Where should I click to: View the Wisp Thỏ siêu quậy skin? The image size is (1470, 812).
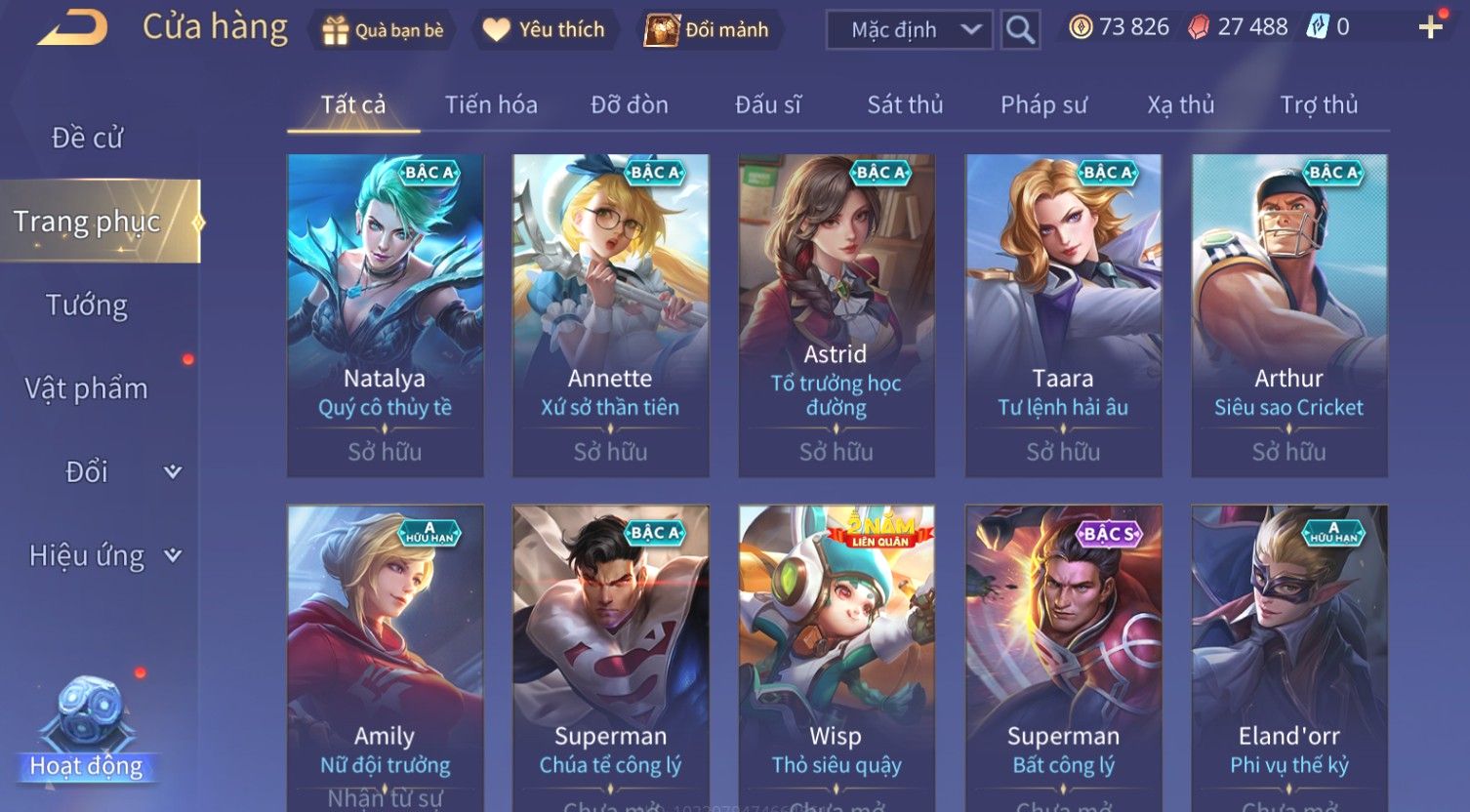coord(837,654)
